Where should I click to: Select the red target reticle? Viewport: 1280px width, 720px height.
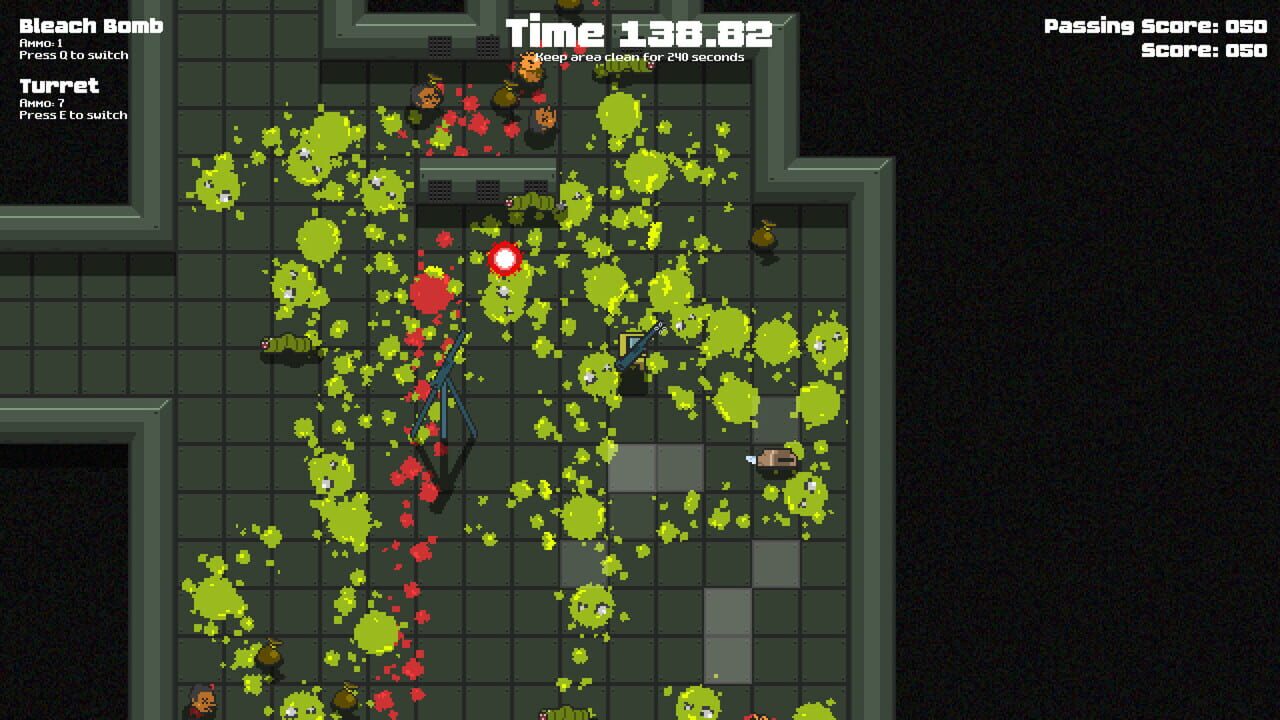point(503,259)
